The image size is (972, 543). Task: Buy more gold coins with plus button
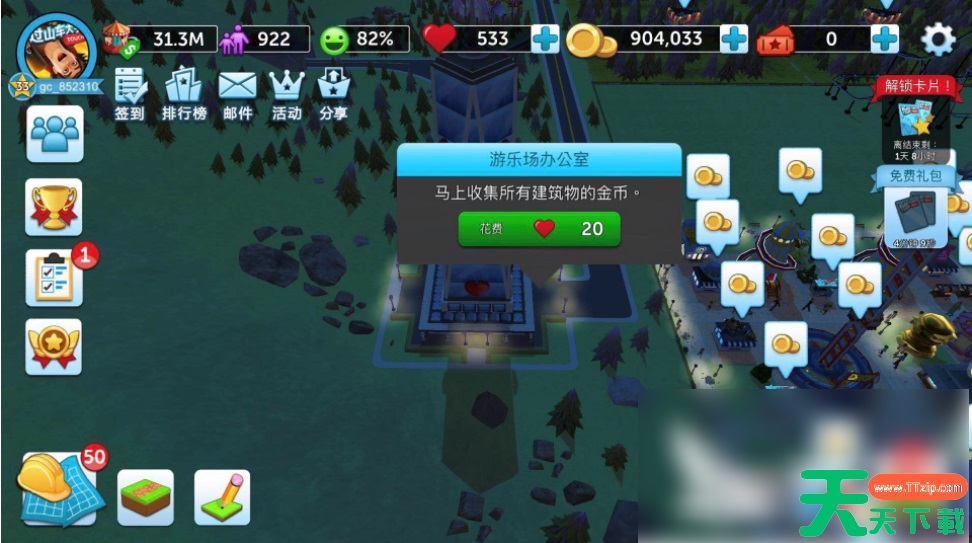pyautogui.click(x=734, y=39)
